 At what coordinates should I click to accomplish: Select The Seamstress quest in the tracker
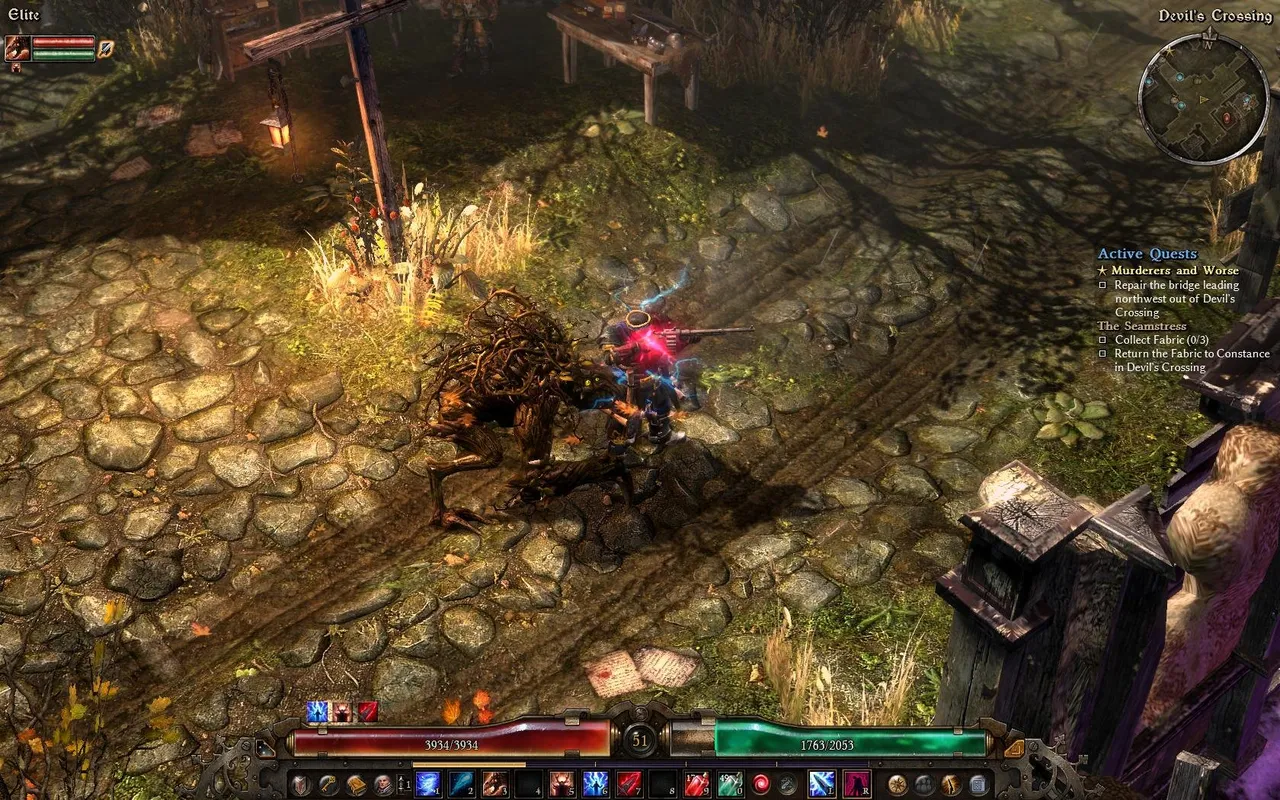tap(1142, 326)
